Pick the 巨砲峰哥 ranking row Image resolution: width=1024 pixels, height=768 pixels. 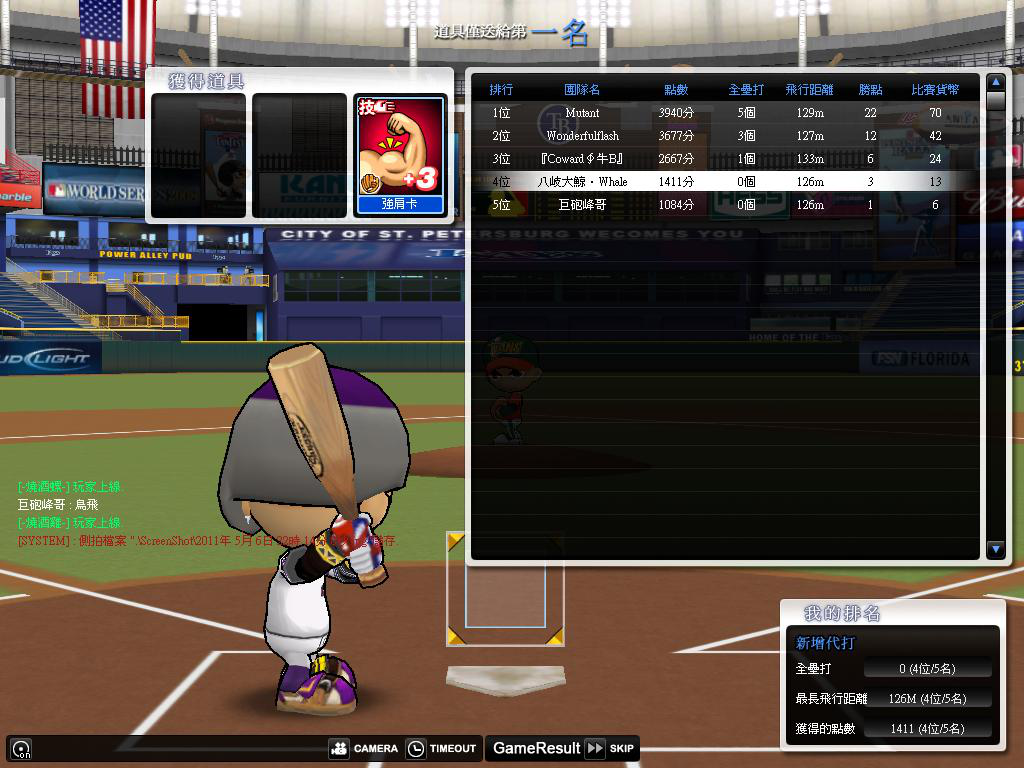pyautogui.click(x=720, y=205)
